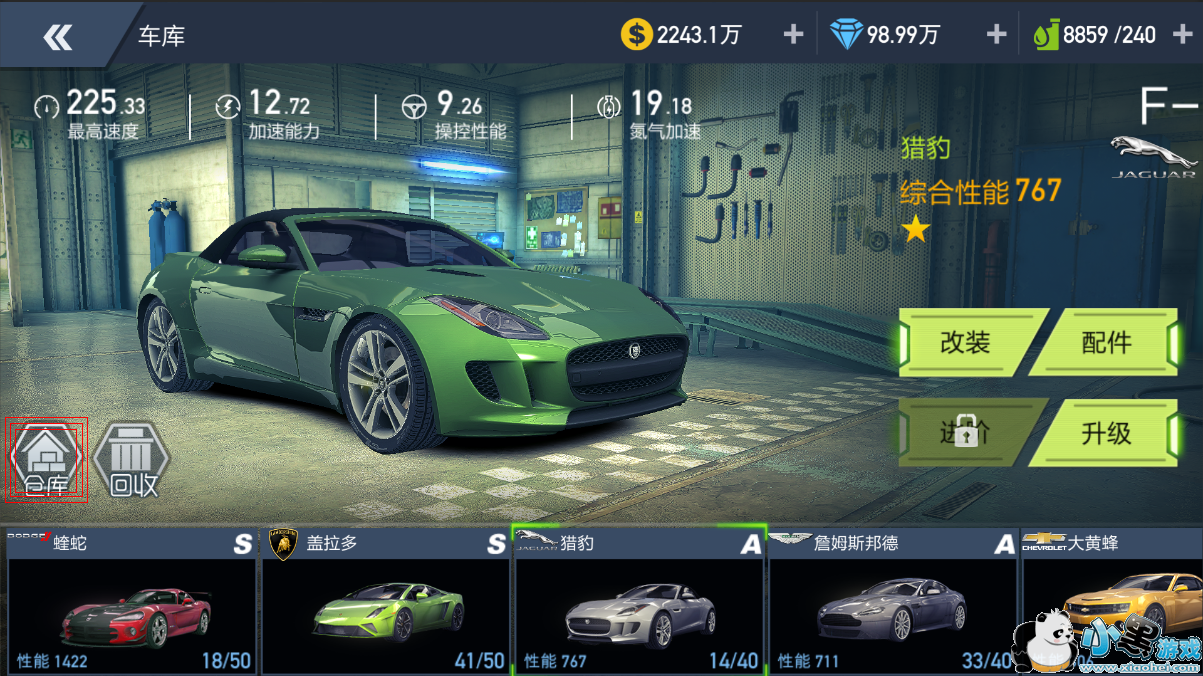Select the green 盖拉多 Gallardo car card
This screenshot has height=676, width=1203.
click(x=385, y=600)
